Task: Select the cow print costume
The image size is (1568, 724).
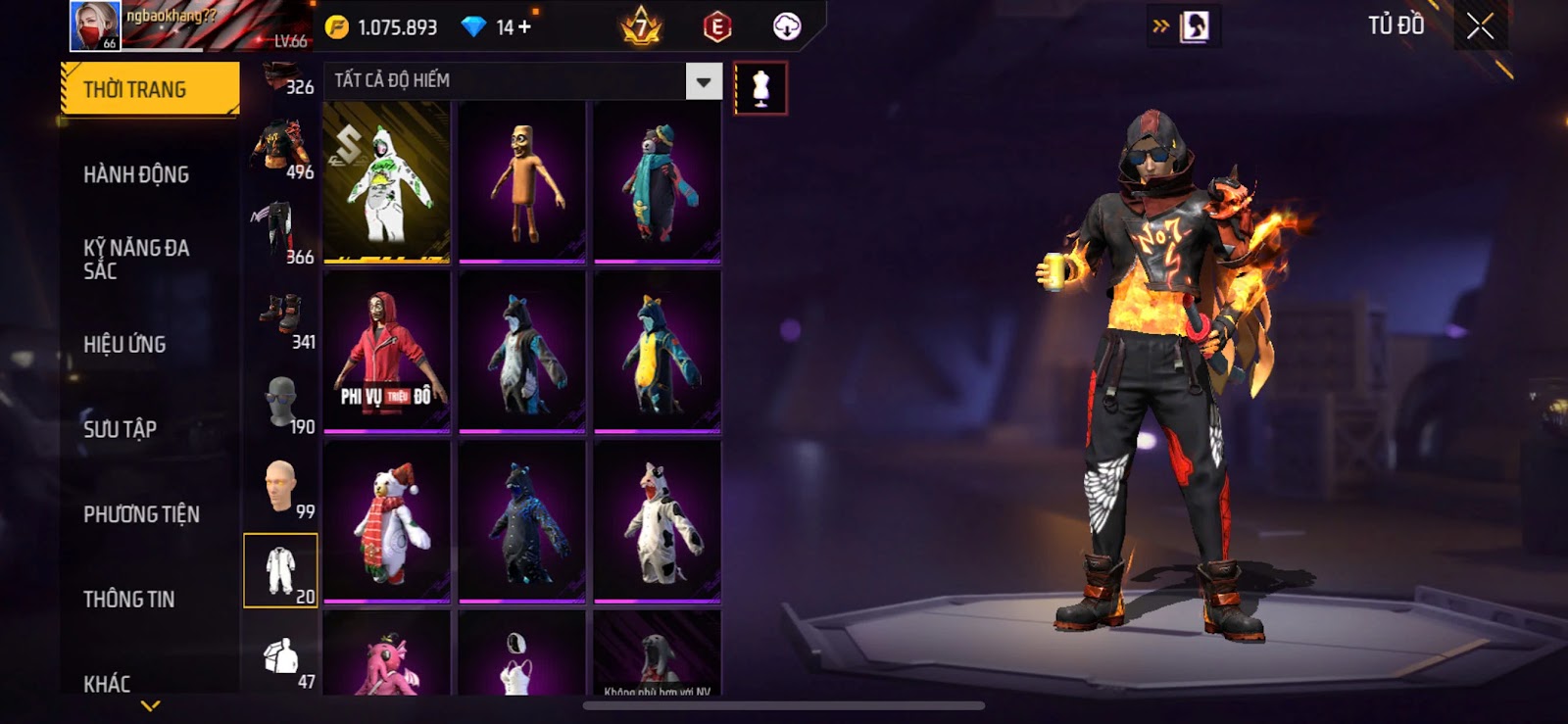Action: 658,521
